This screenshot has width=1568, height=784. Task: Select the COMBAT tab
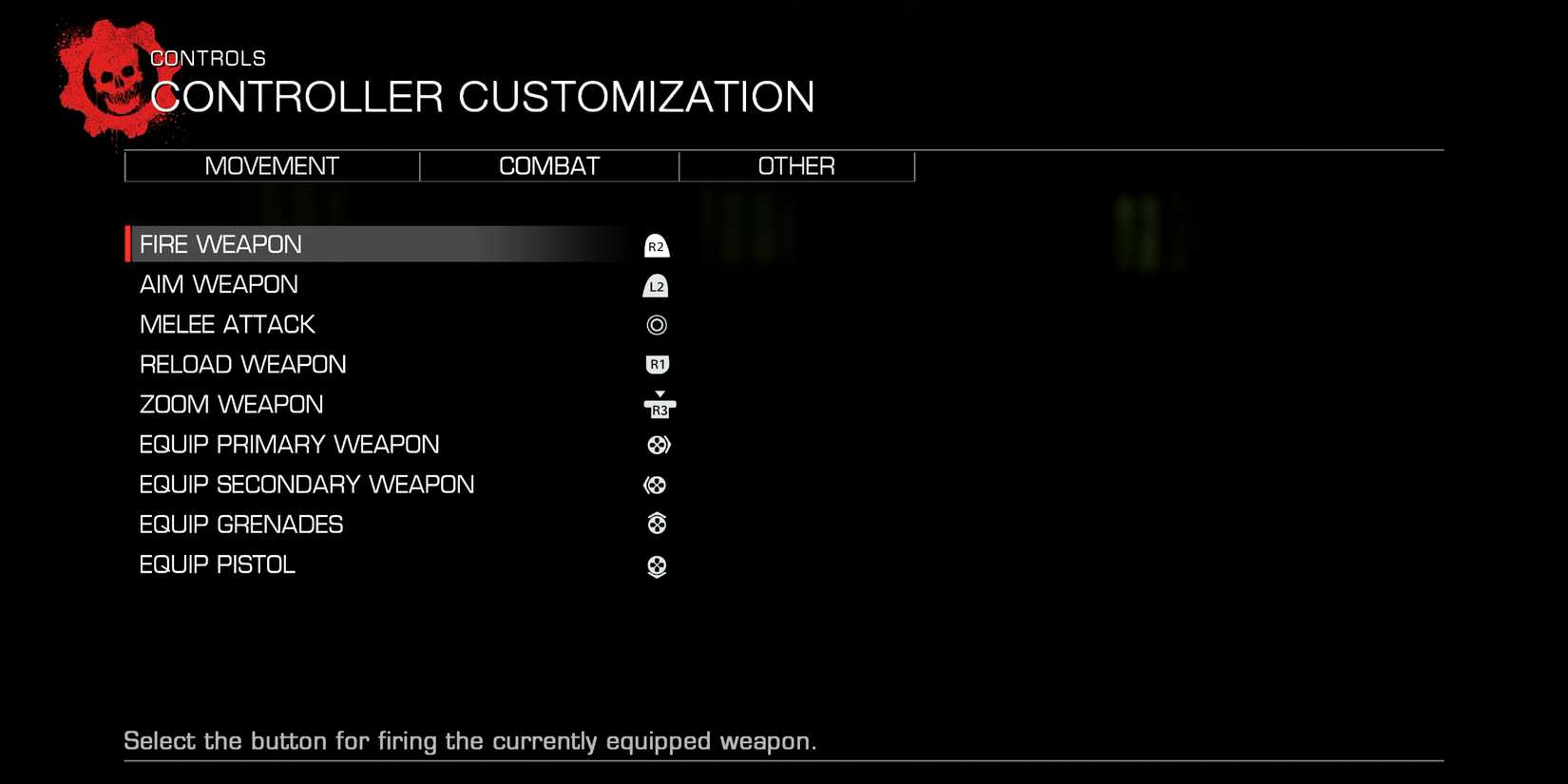click(x=548, y=166)
